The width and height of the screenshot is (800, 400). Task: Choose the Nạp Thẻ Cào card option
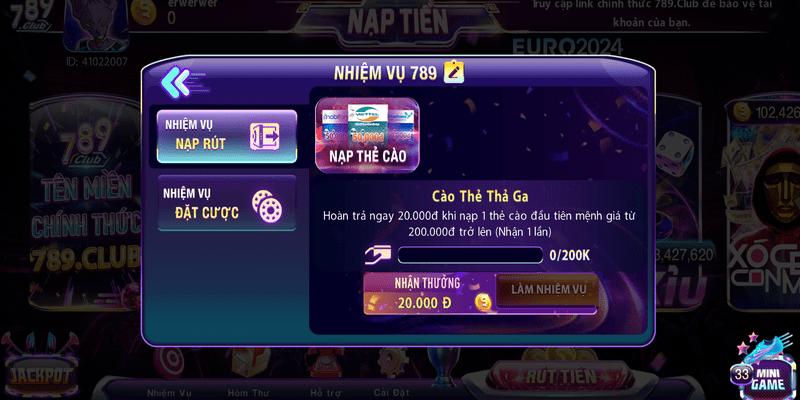367,134
